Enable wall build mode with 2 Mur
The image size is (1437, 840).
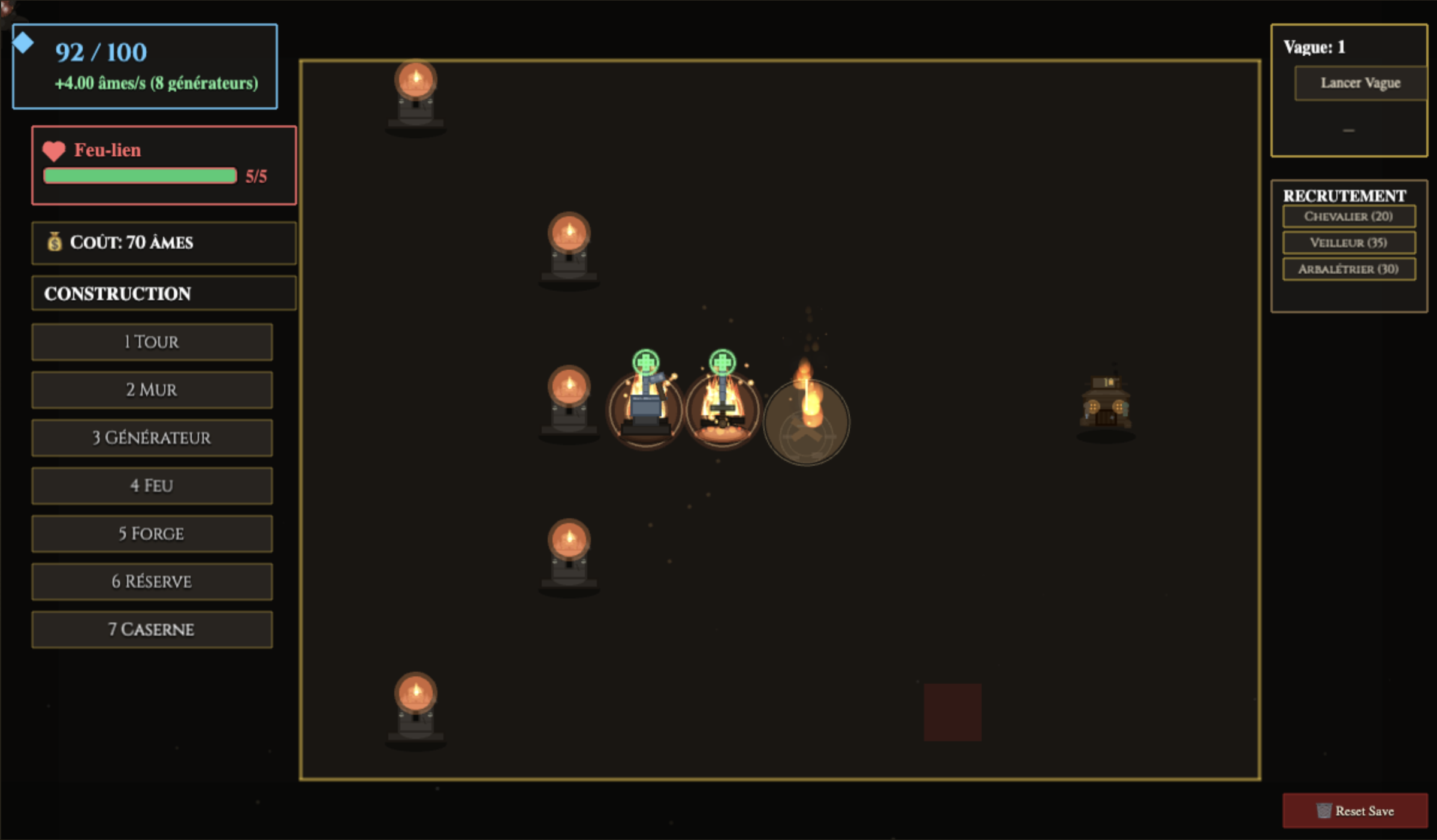coord(152,389)
